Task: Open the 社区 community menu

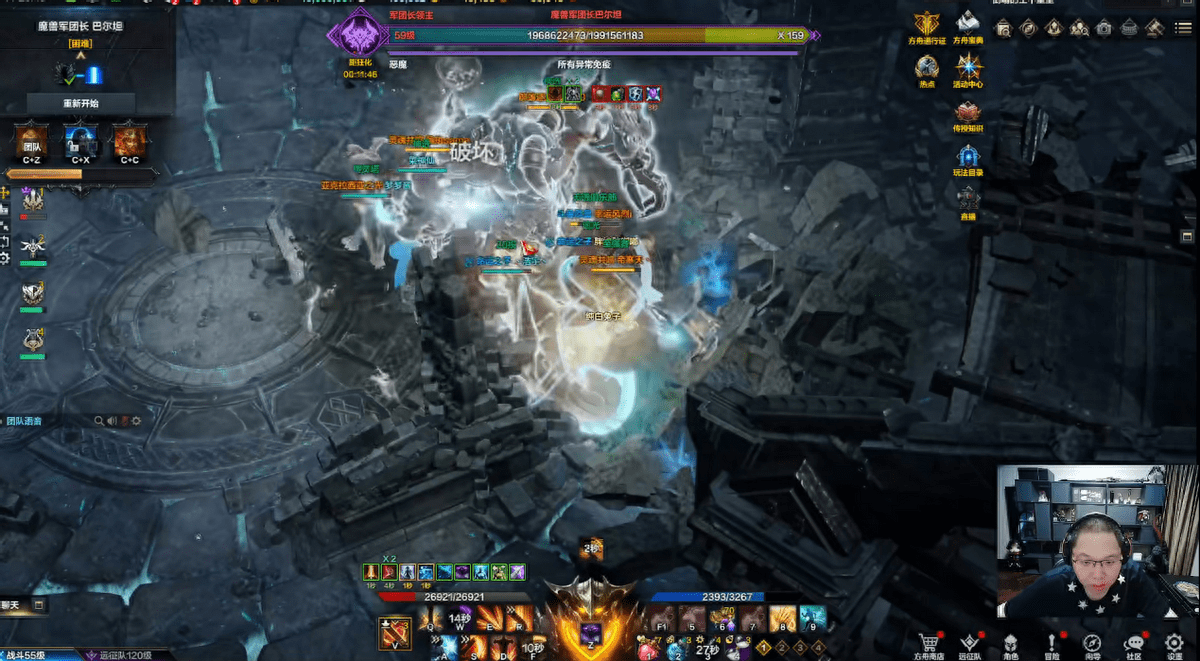Action: (1134, 644)
